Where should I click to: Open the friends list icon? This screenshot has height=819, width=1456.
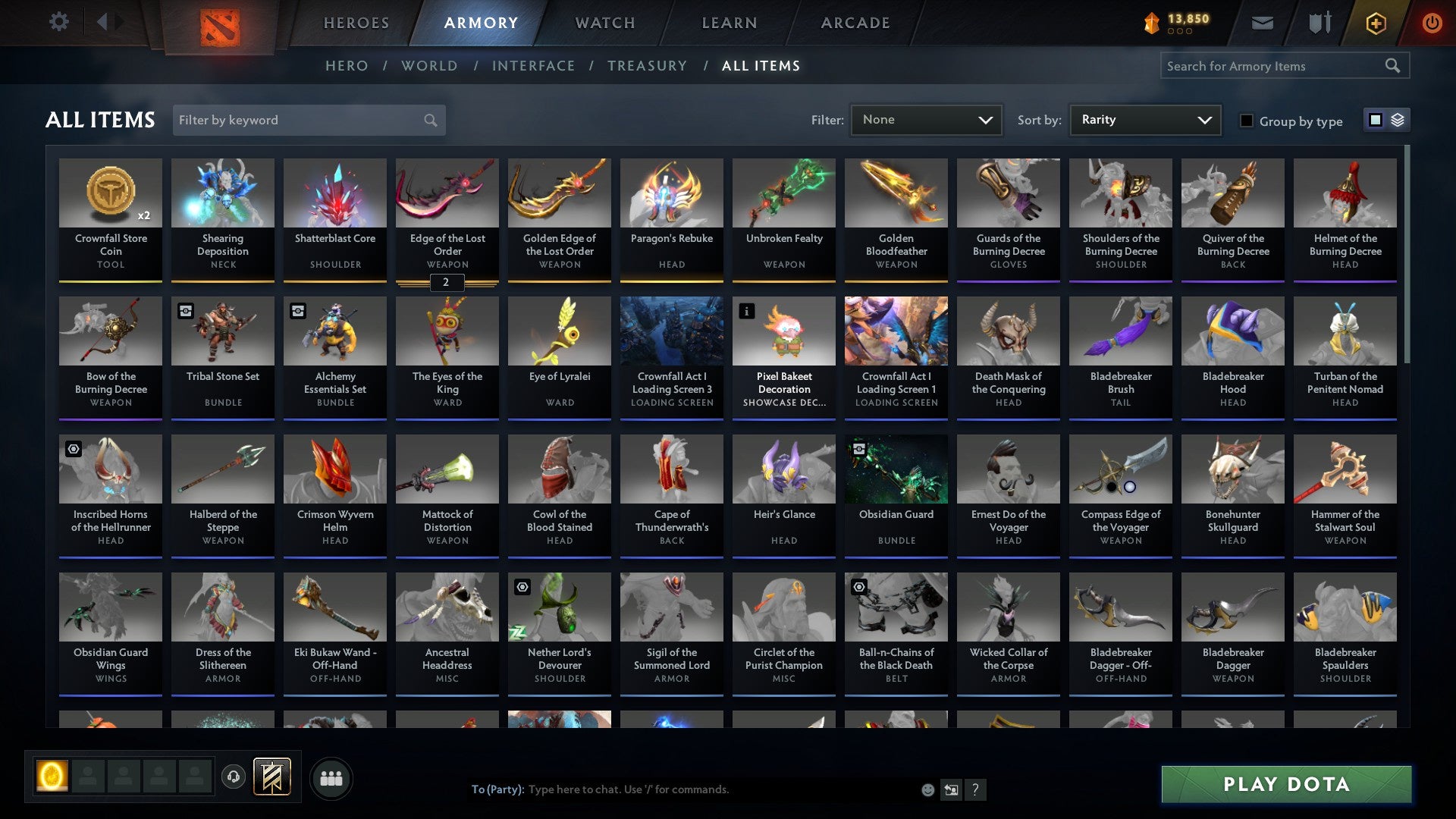tap(331, 777)
